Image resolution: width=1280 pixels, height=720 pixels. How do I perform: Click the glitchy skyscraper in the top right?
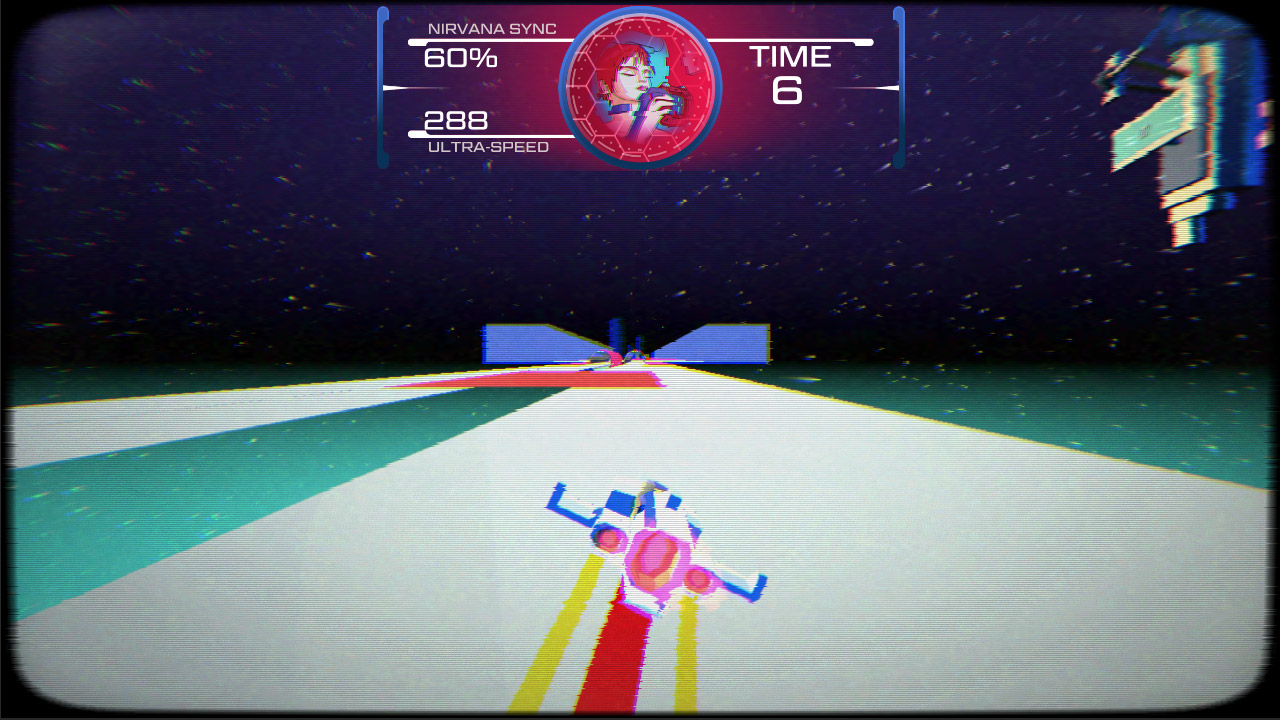tap(1180, 120)
